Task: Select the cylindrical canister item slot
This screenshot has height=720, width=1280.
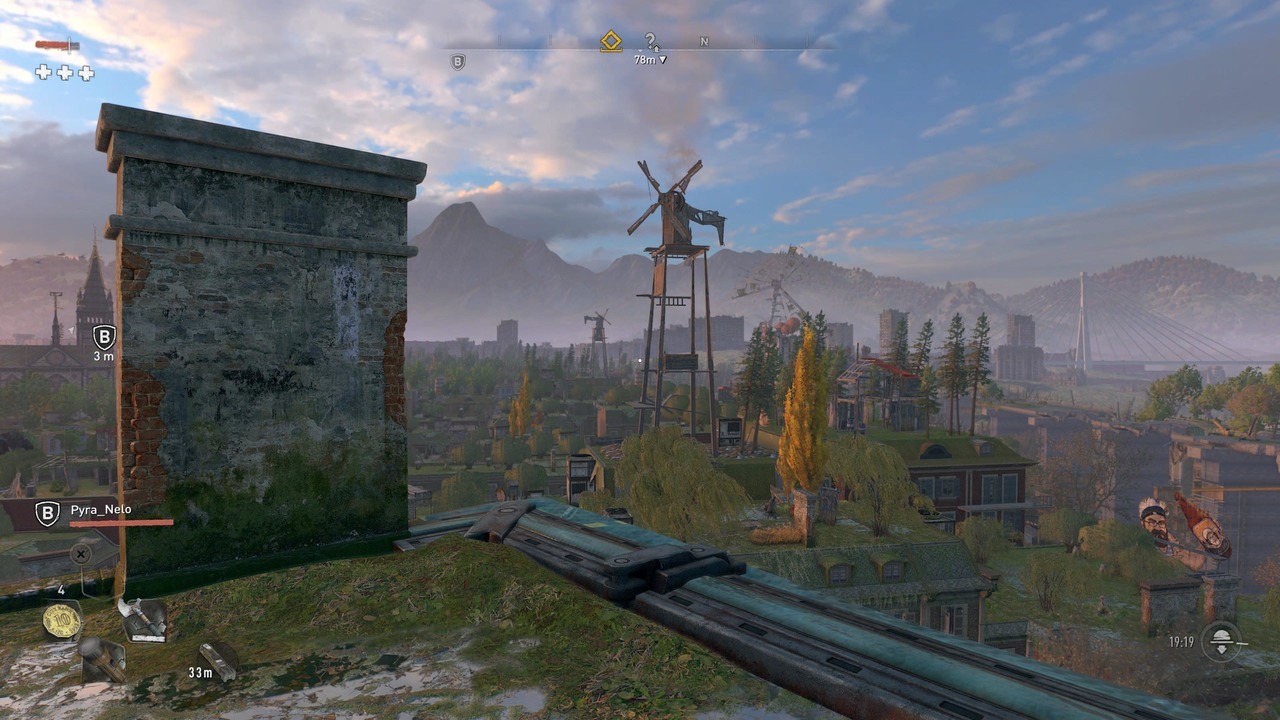Action: (103, 658)
